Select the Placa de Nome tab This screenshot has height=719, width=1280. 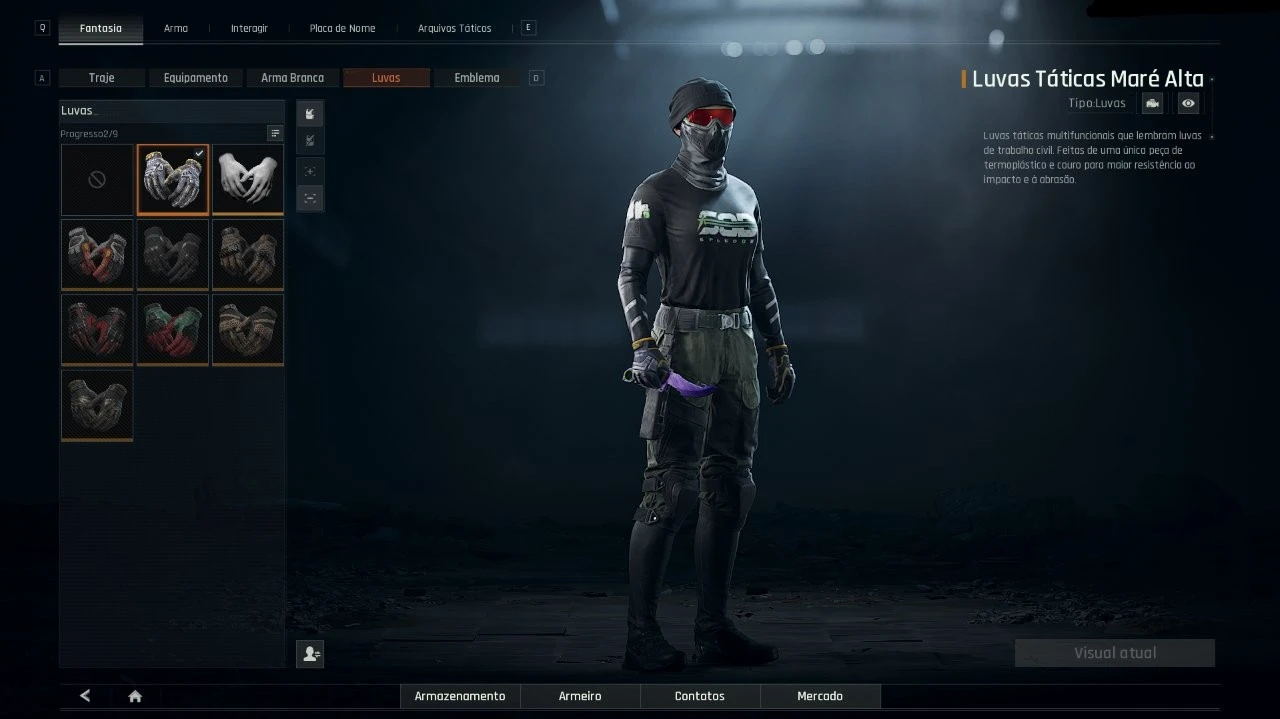coord(342,28)
